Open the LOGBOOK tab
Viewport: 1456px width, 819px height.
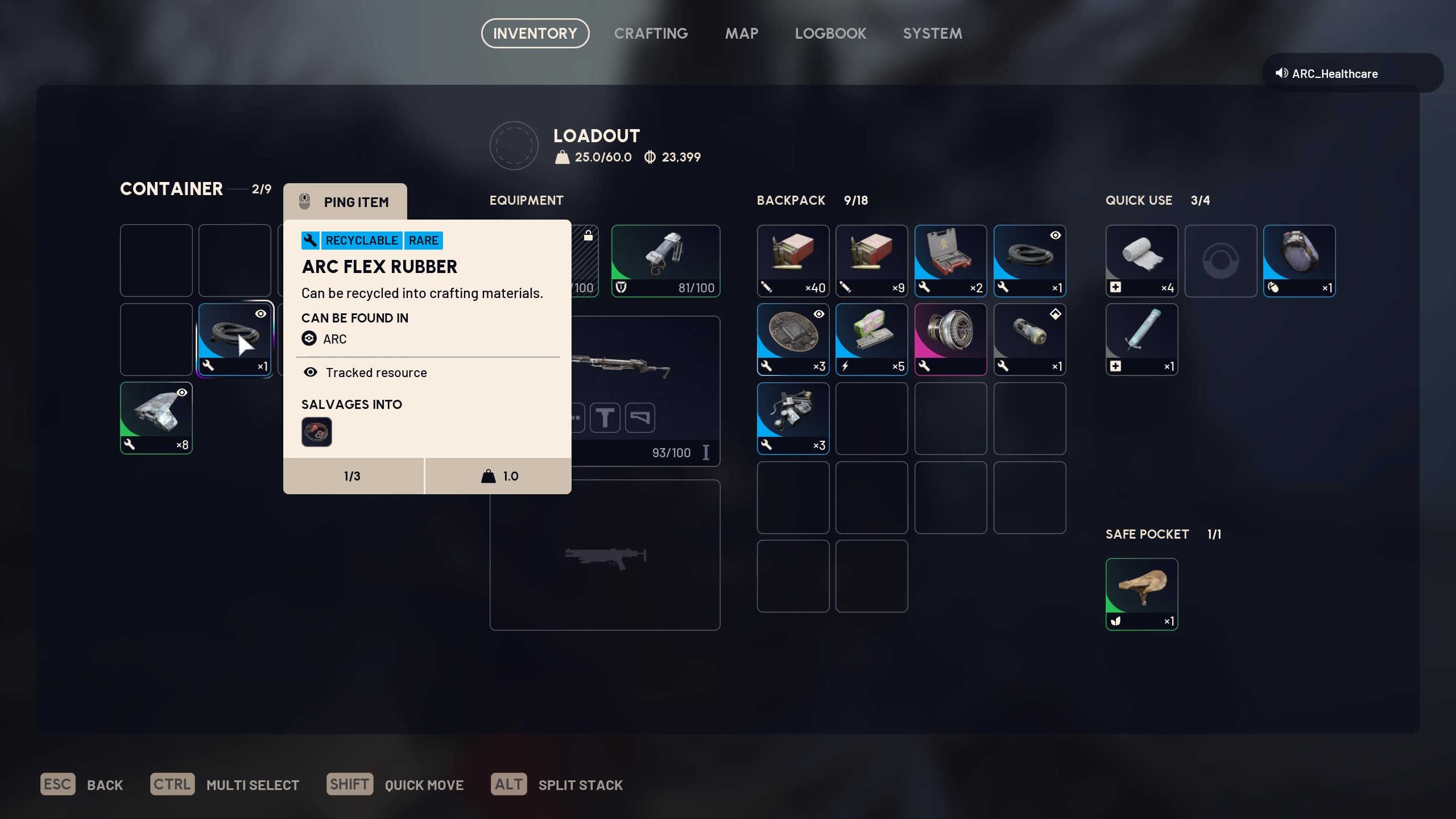coord(830,33)
